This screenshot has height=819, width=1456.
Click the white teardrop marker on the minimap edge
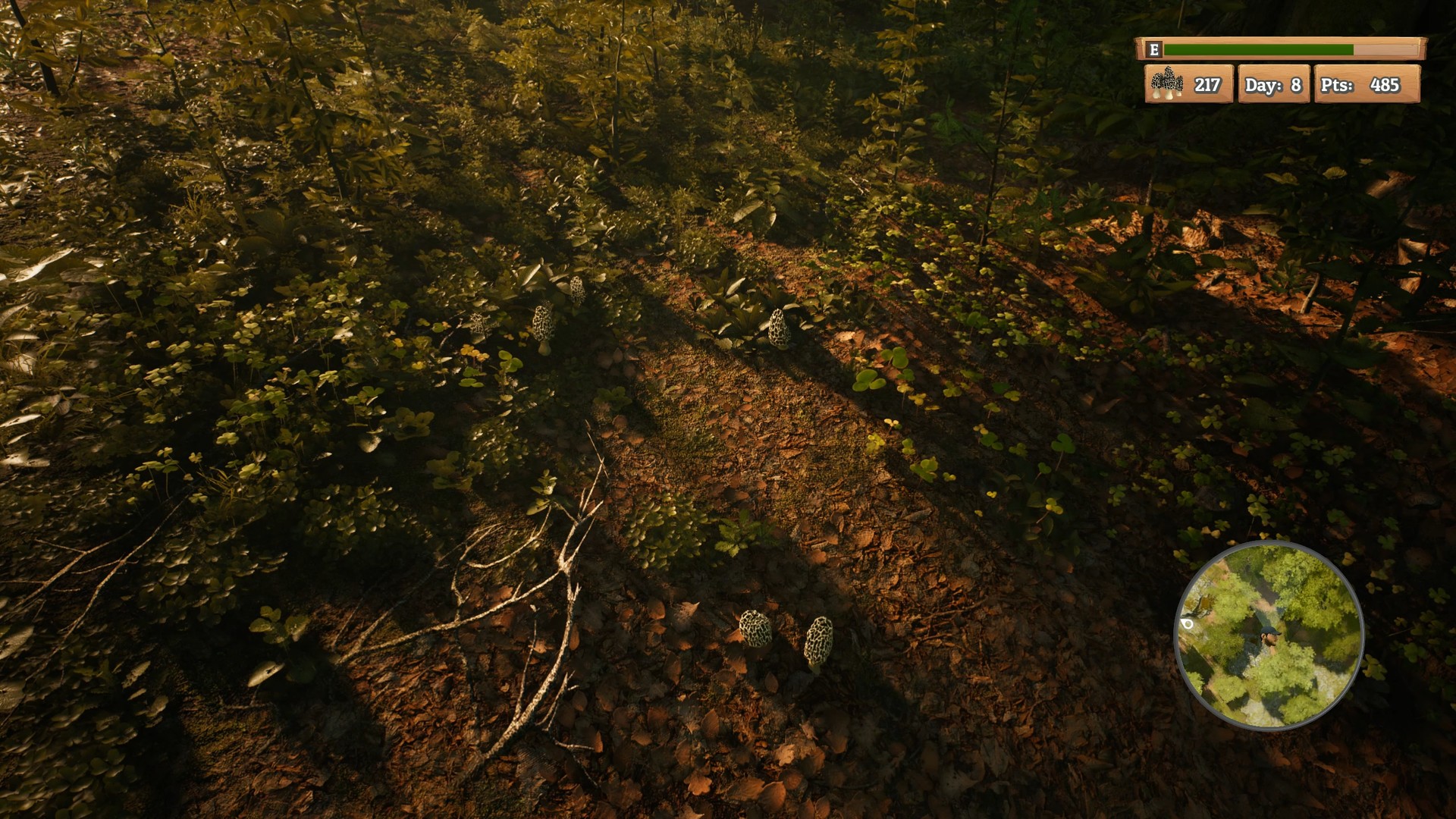point(1188,624)
